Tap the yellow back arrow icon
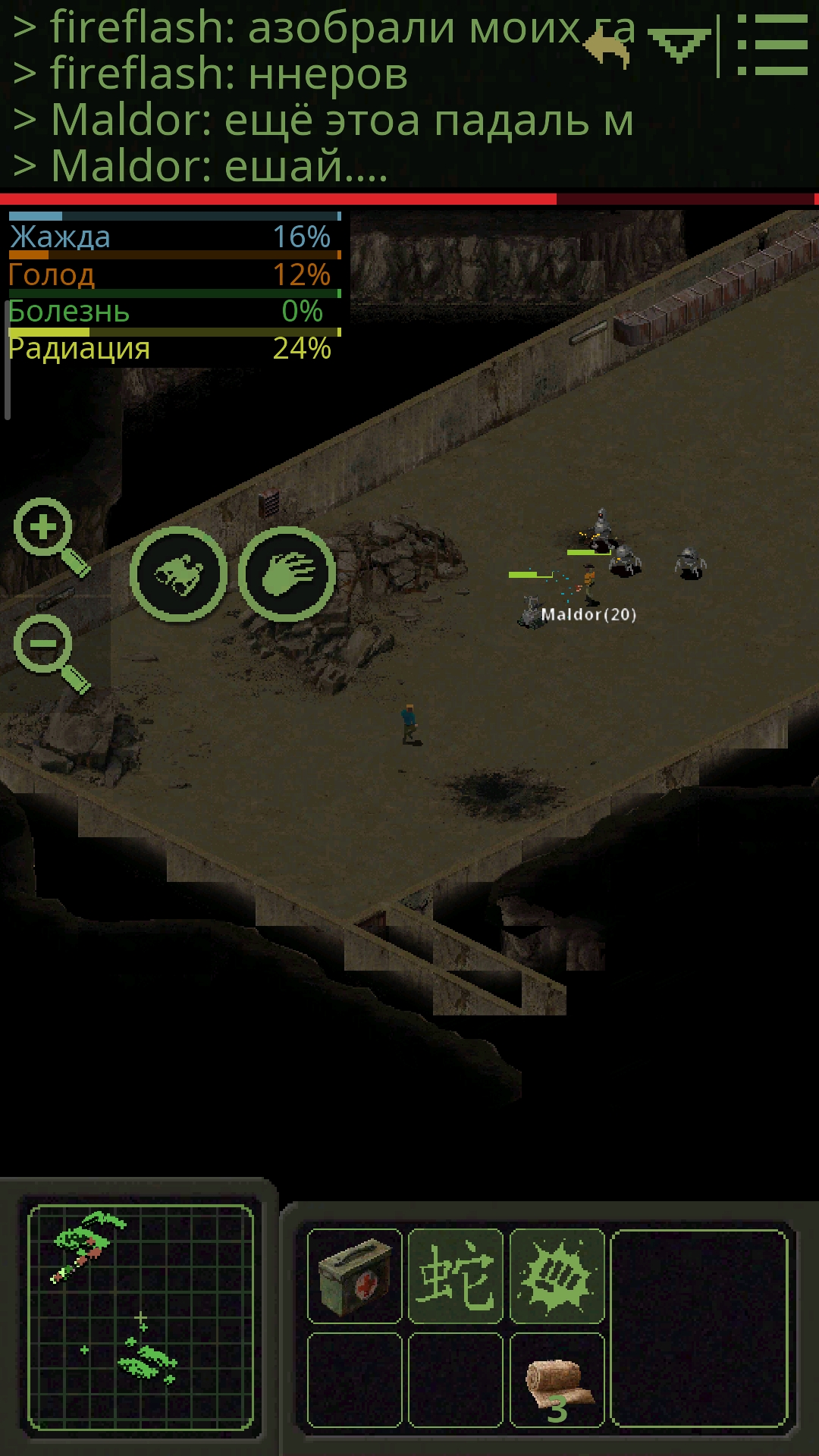This screenshot has height=1456, width=819. click(x=608, y=49)
